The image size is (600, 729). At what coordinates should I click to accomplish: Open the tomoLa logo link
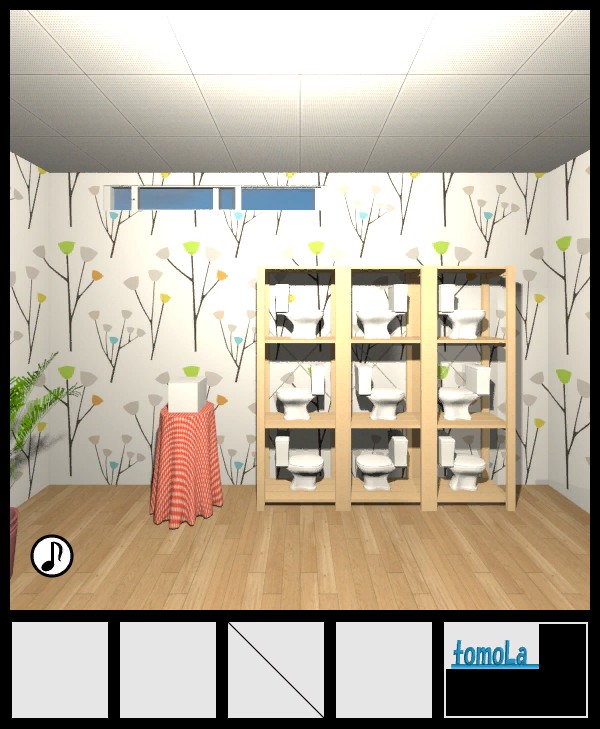[x=494, y=654]
